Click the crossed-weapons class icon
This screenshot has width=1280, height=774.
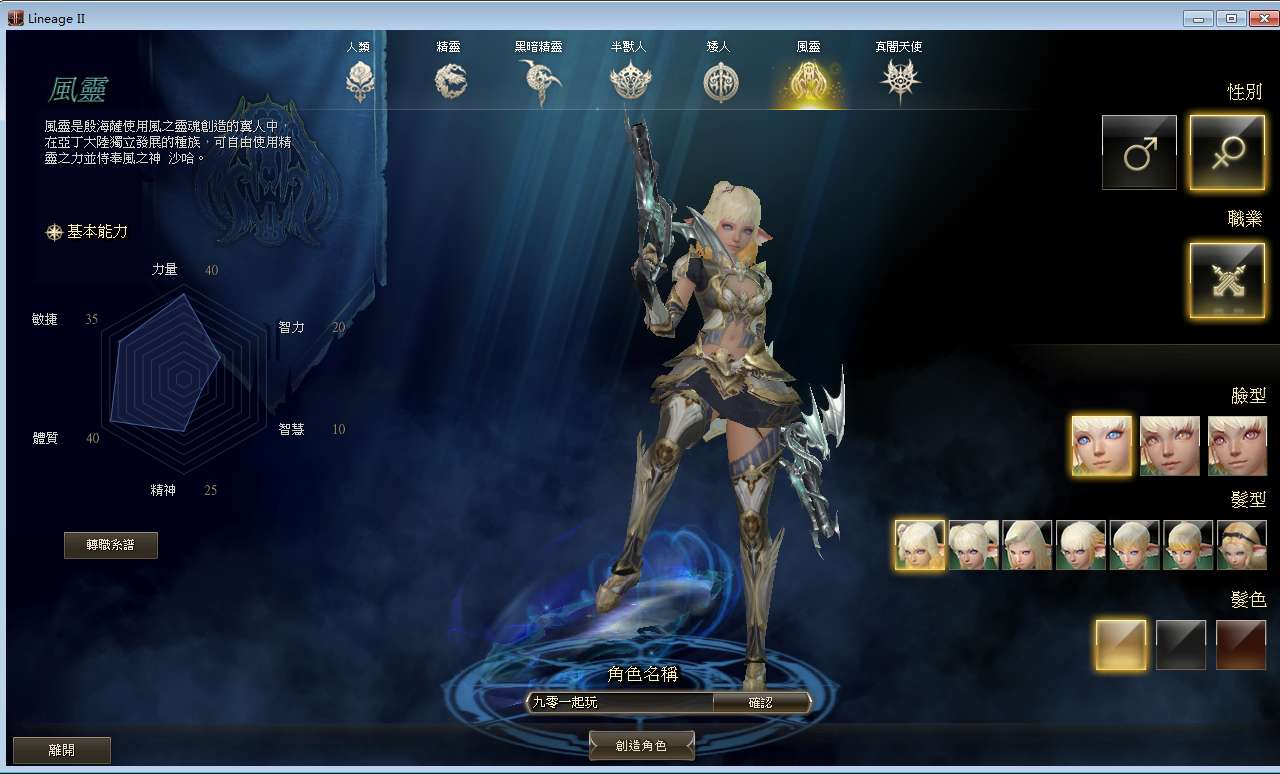tap(1226, 280)
